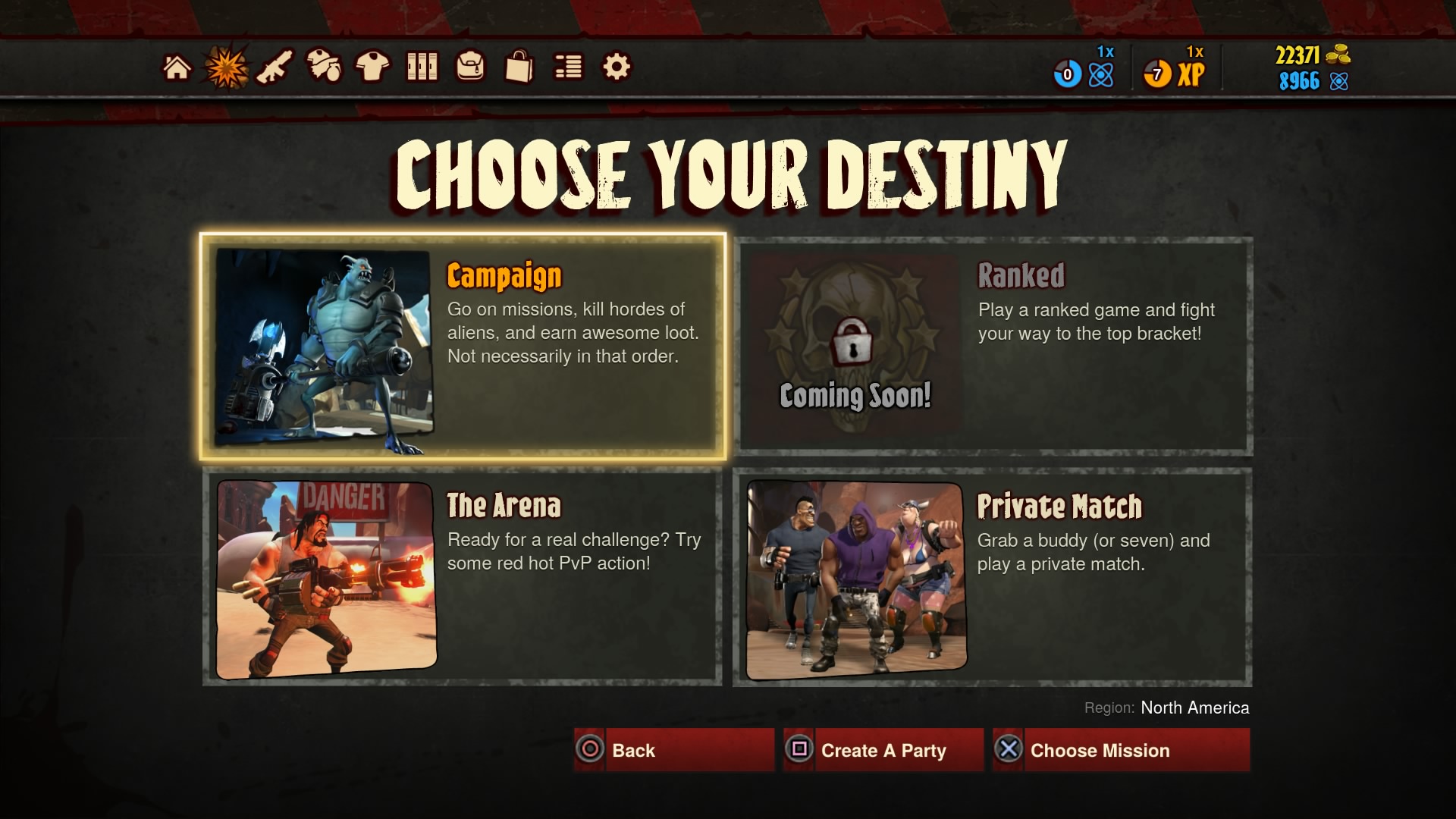
Task: Open the settings gear icon
Action: click(616, 67)
